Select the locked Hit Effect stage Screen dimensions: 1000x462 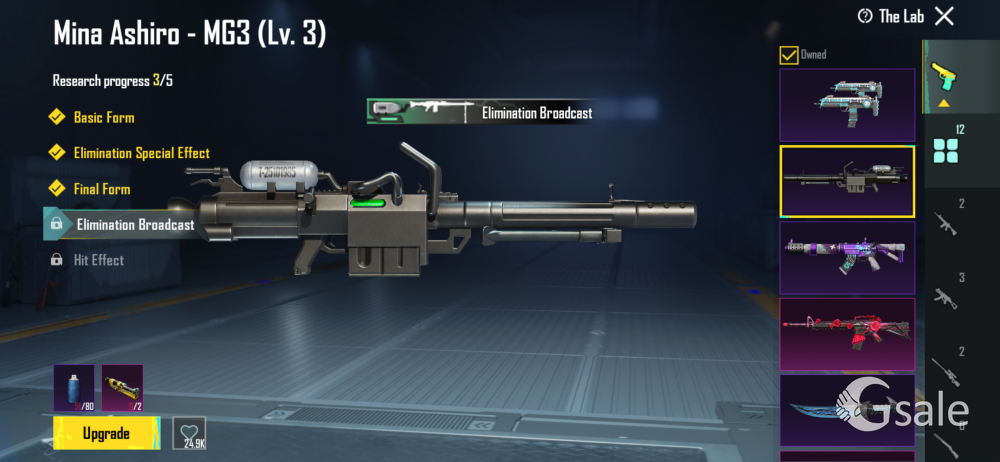tap(100, 260)
